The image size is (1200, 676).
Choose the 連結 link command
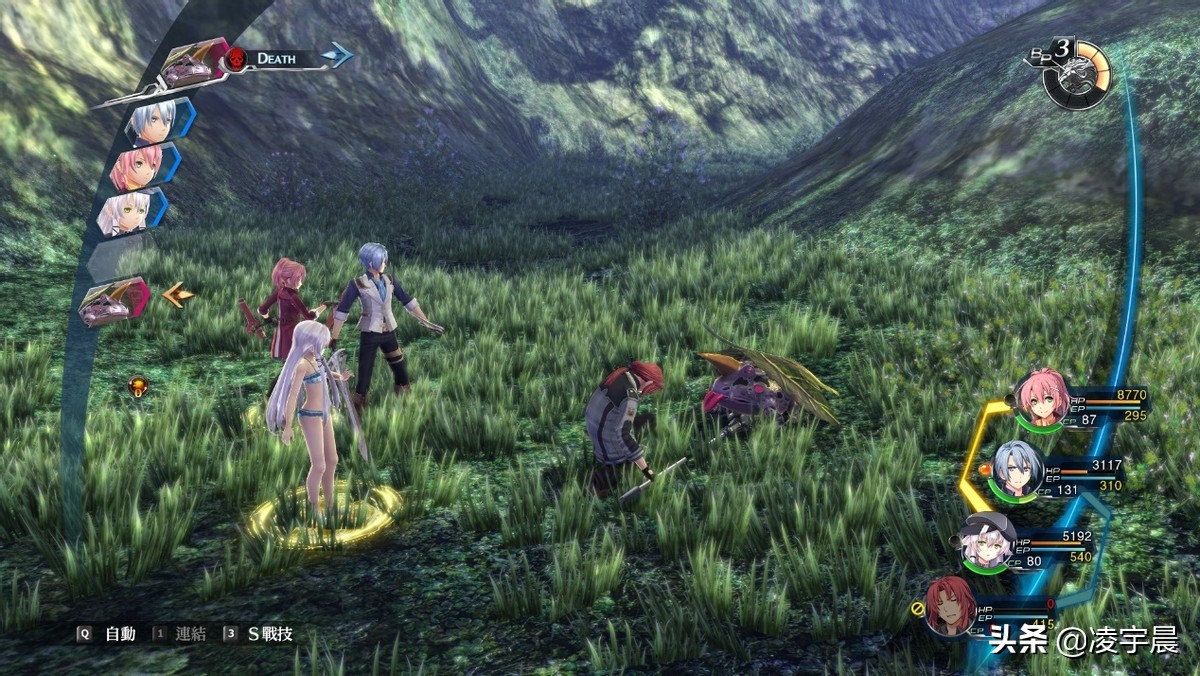click(x=183, y=634)
